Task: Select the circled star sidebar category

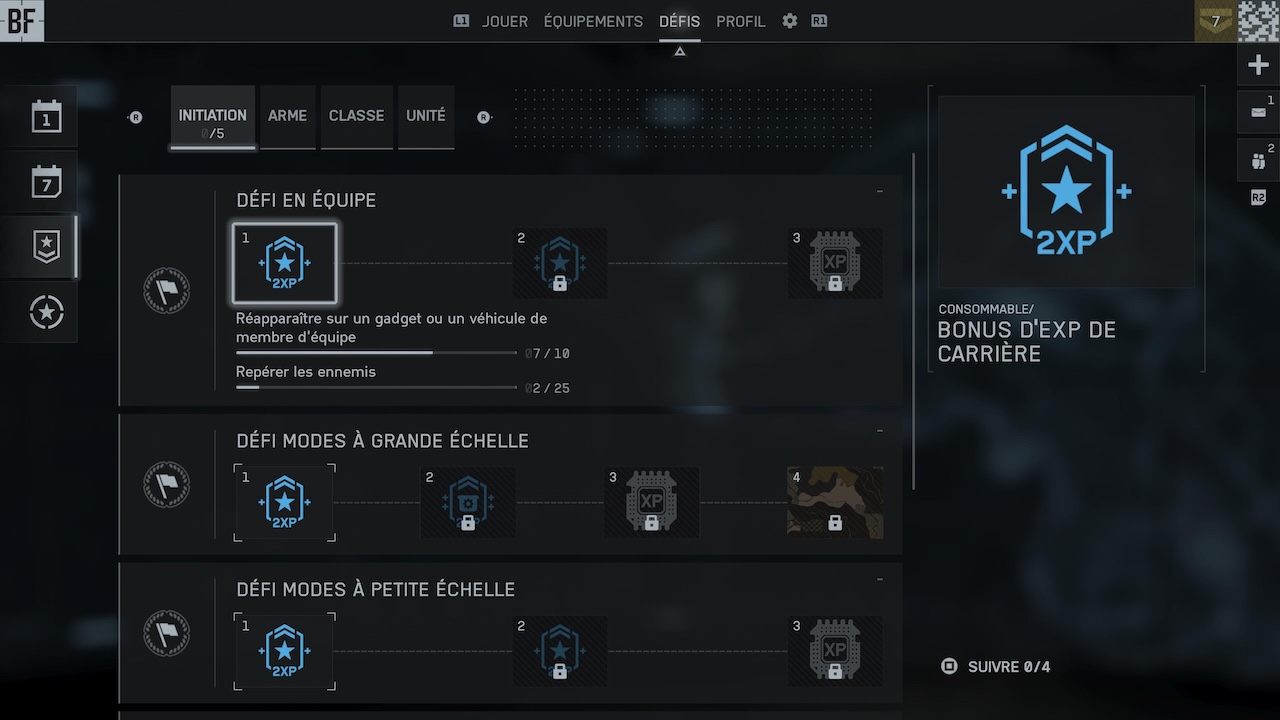Action: coord(46,313)
